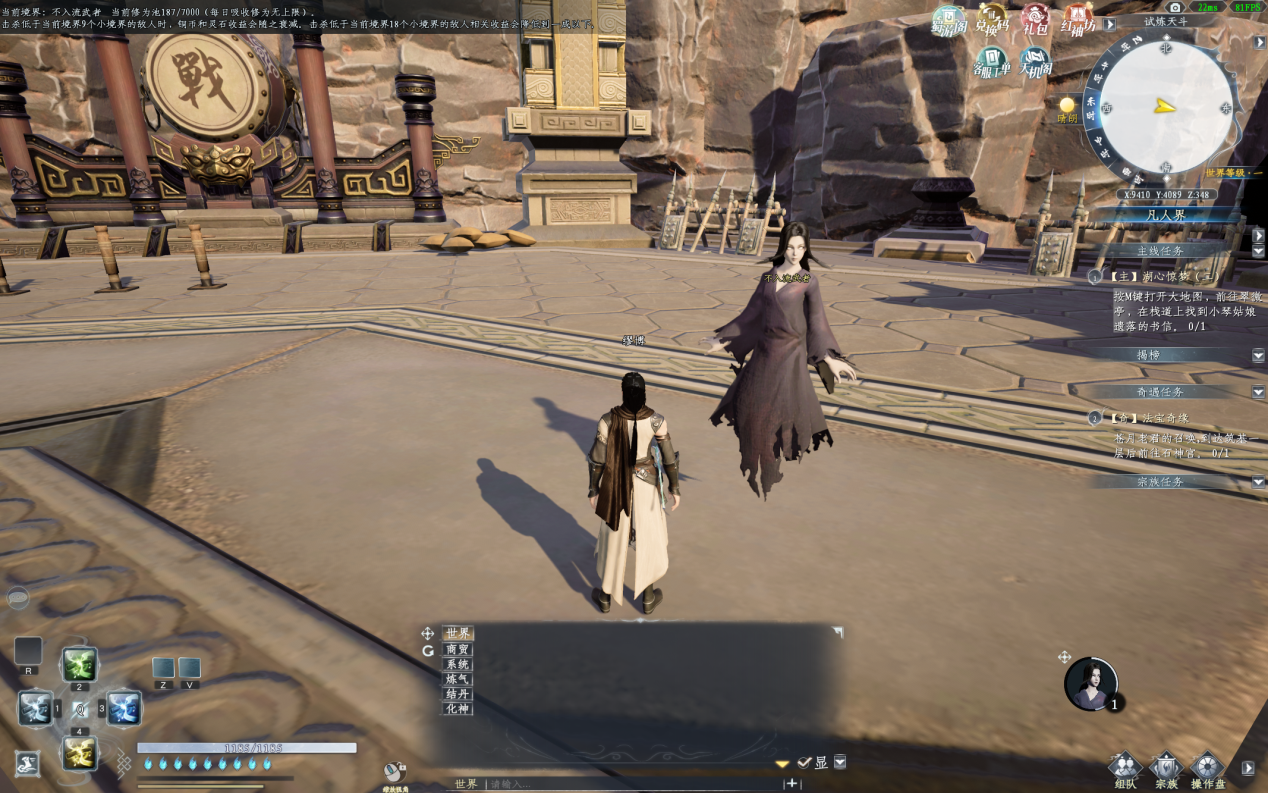Open the 礼包 gift pack
Image resolution: width=1268 pixels, height=793 pixels.
pyautogui.click(x=1035, y=20)
